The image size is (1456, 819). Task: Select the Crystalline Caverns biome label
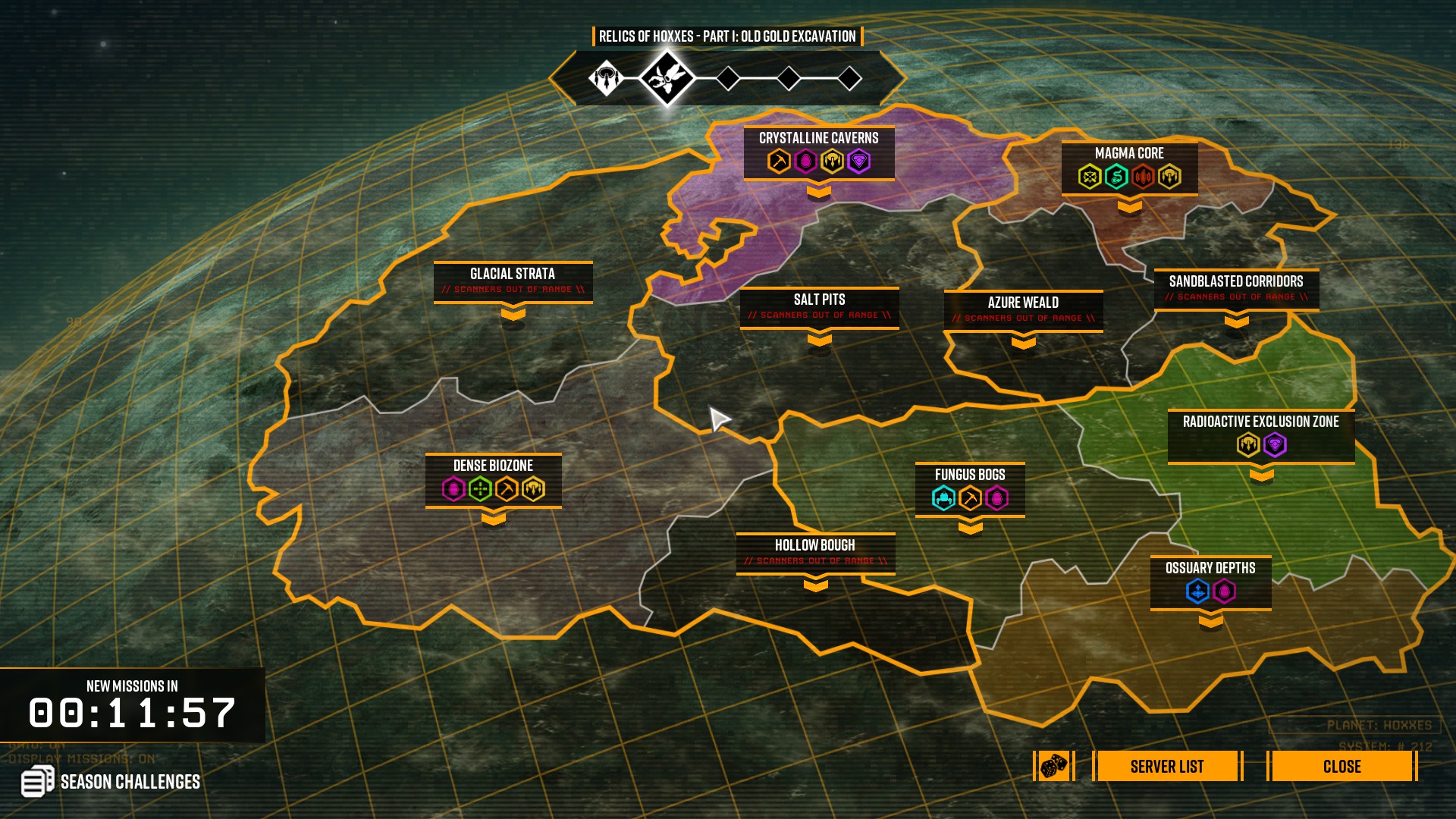tap(818, 138)
